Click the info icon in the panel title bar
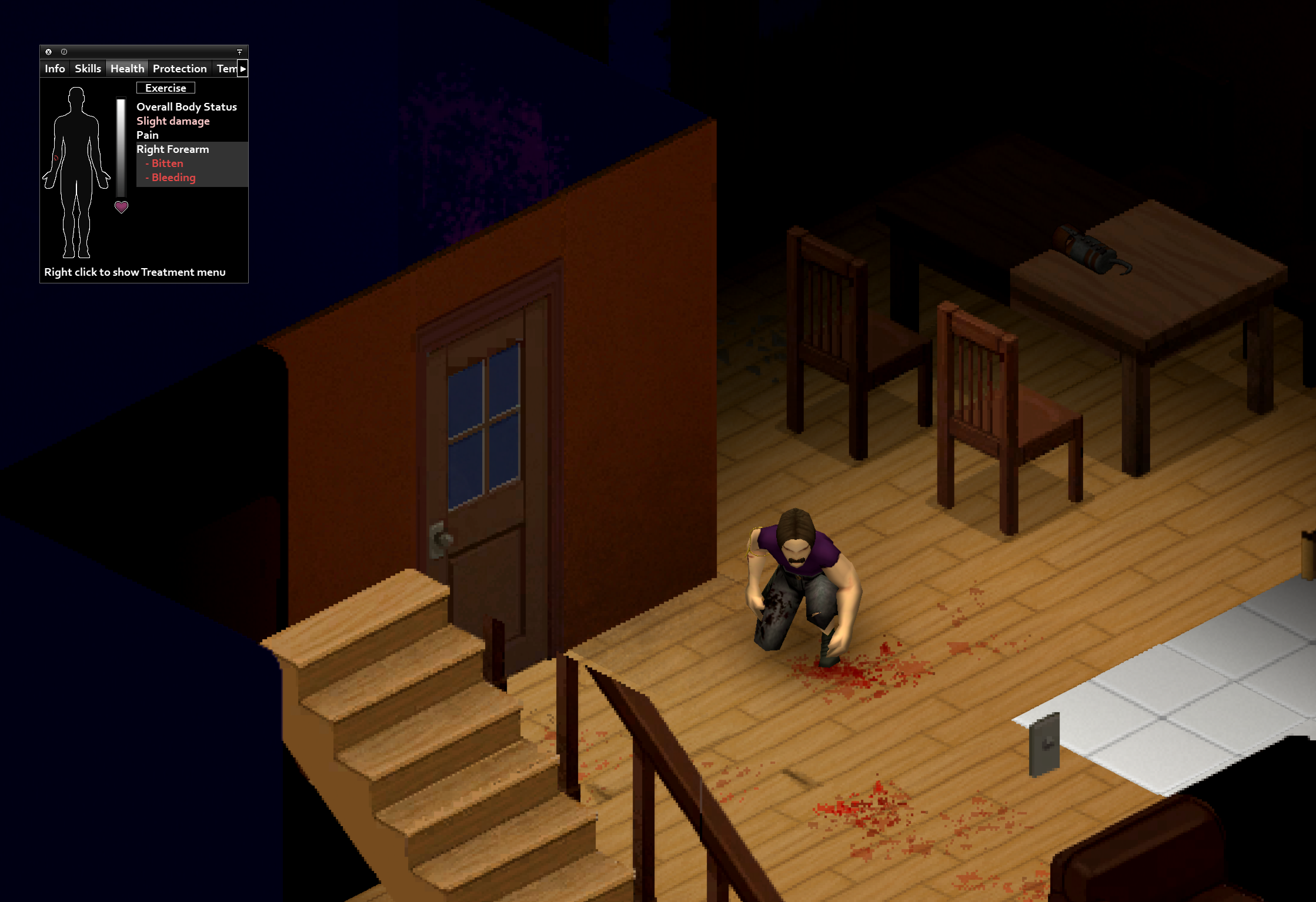This screenshot has height=902, width=1316. pyautogui.click(x=64, y=52)
